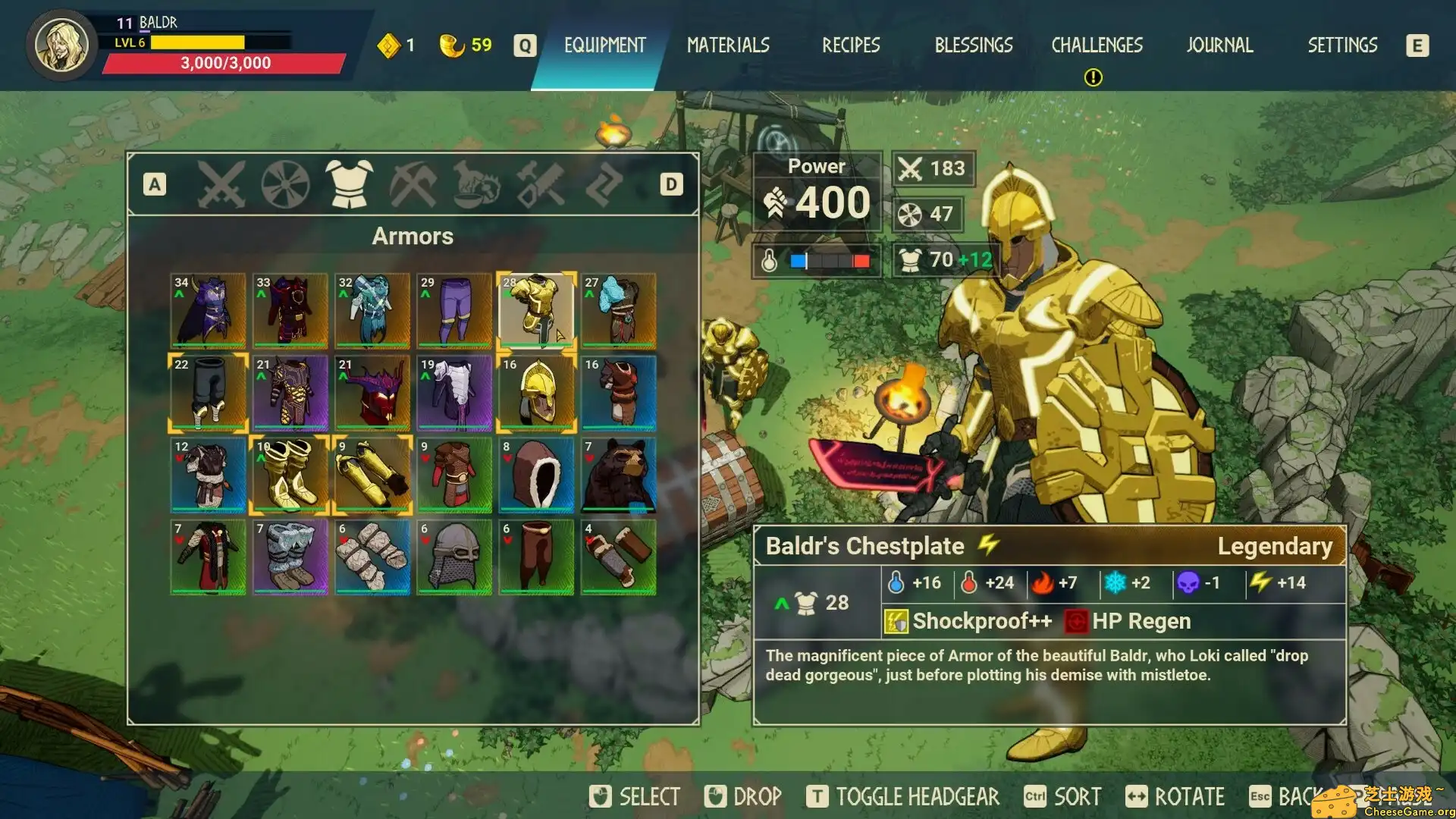Open the tools pickaxe category icon
The image size is (1456, 819).
tap(416, 184)
